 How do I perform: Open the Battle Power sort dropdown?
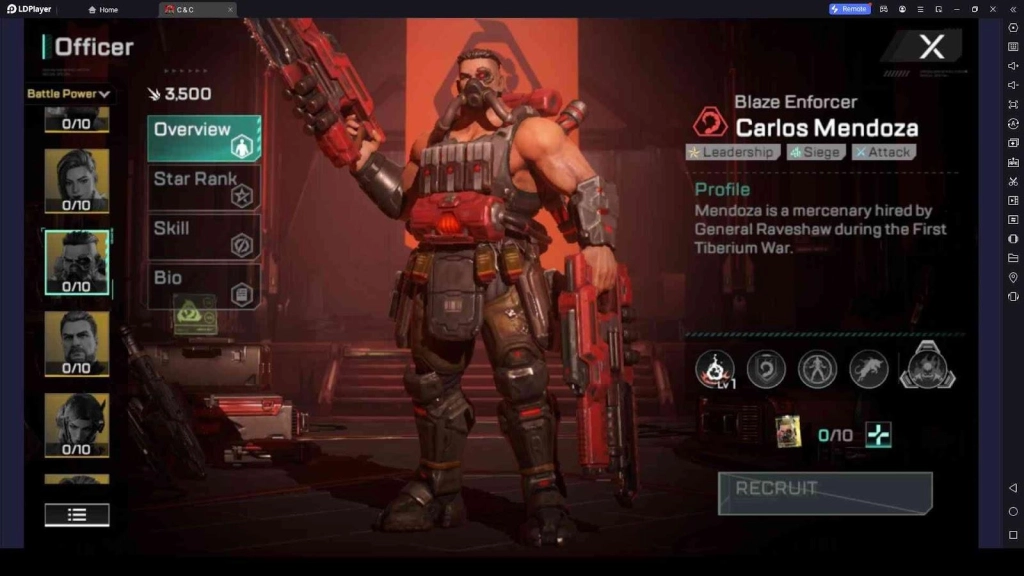pyautogui.click(x=68, y=94)
